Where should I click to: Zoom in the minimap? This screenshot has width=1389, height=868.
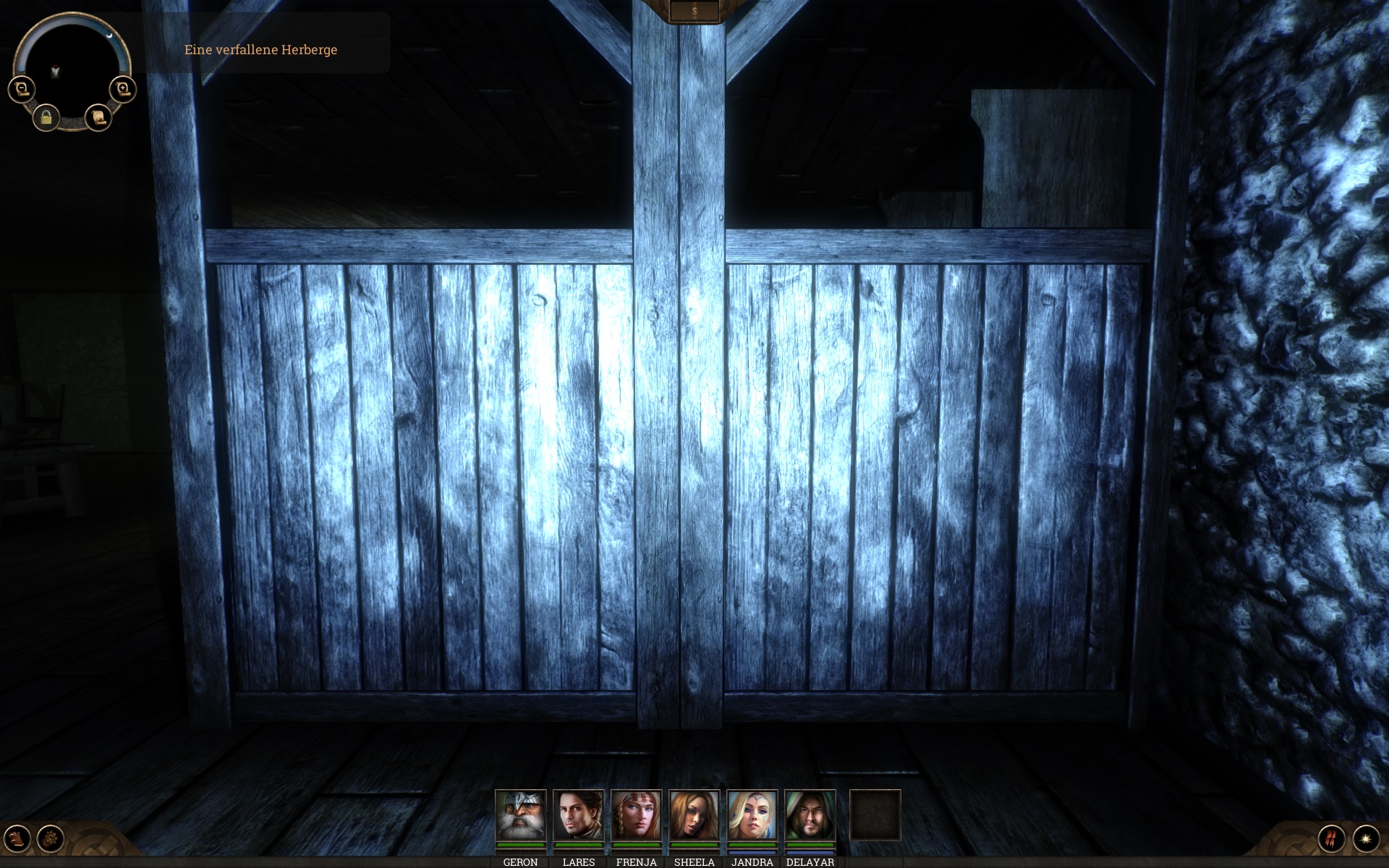coord(122,89)
